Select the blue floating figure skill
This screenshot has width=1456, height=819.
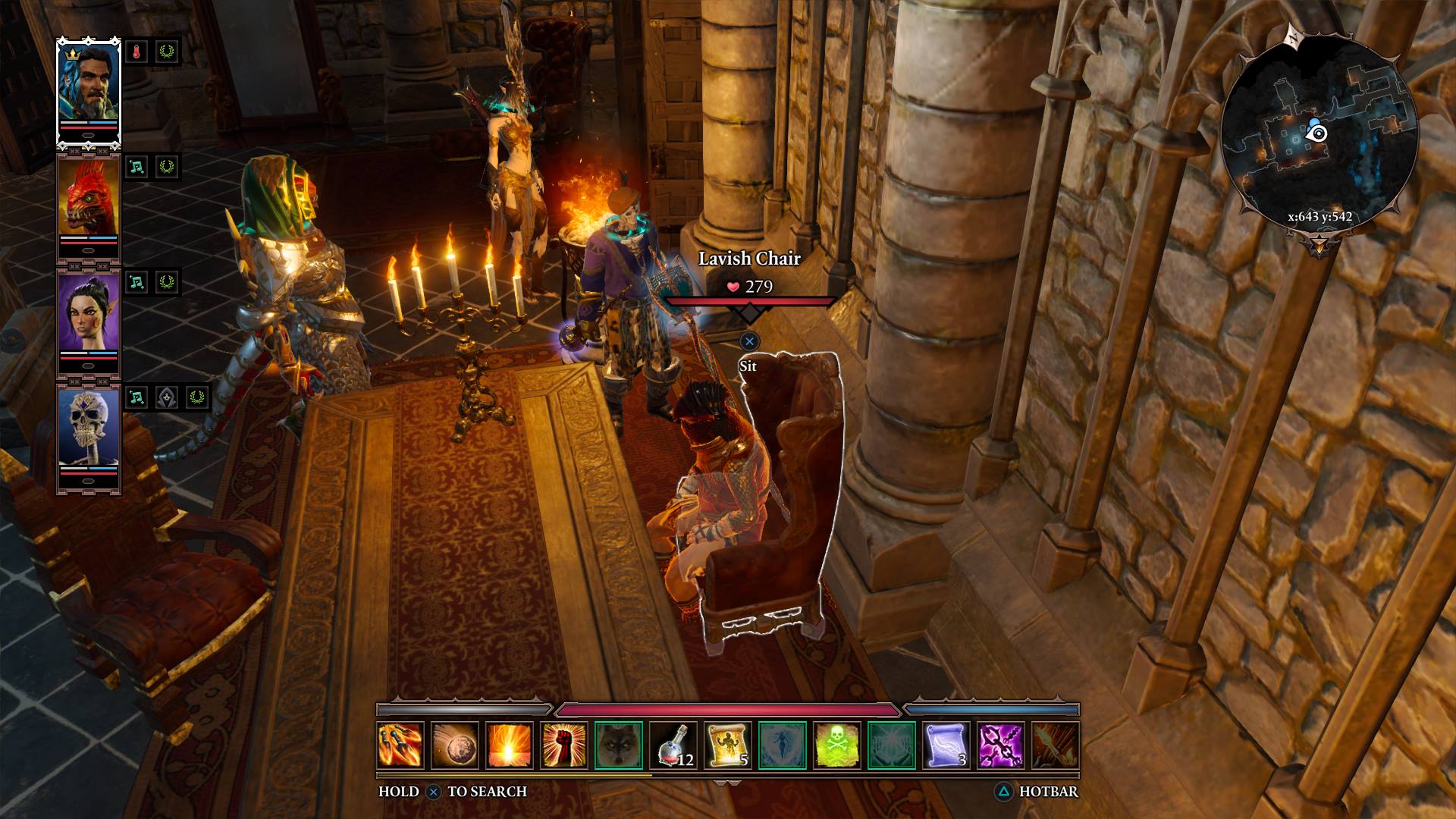point(783,745)
